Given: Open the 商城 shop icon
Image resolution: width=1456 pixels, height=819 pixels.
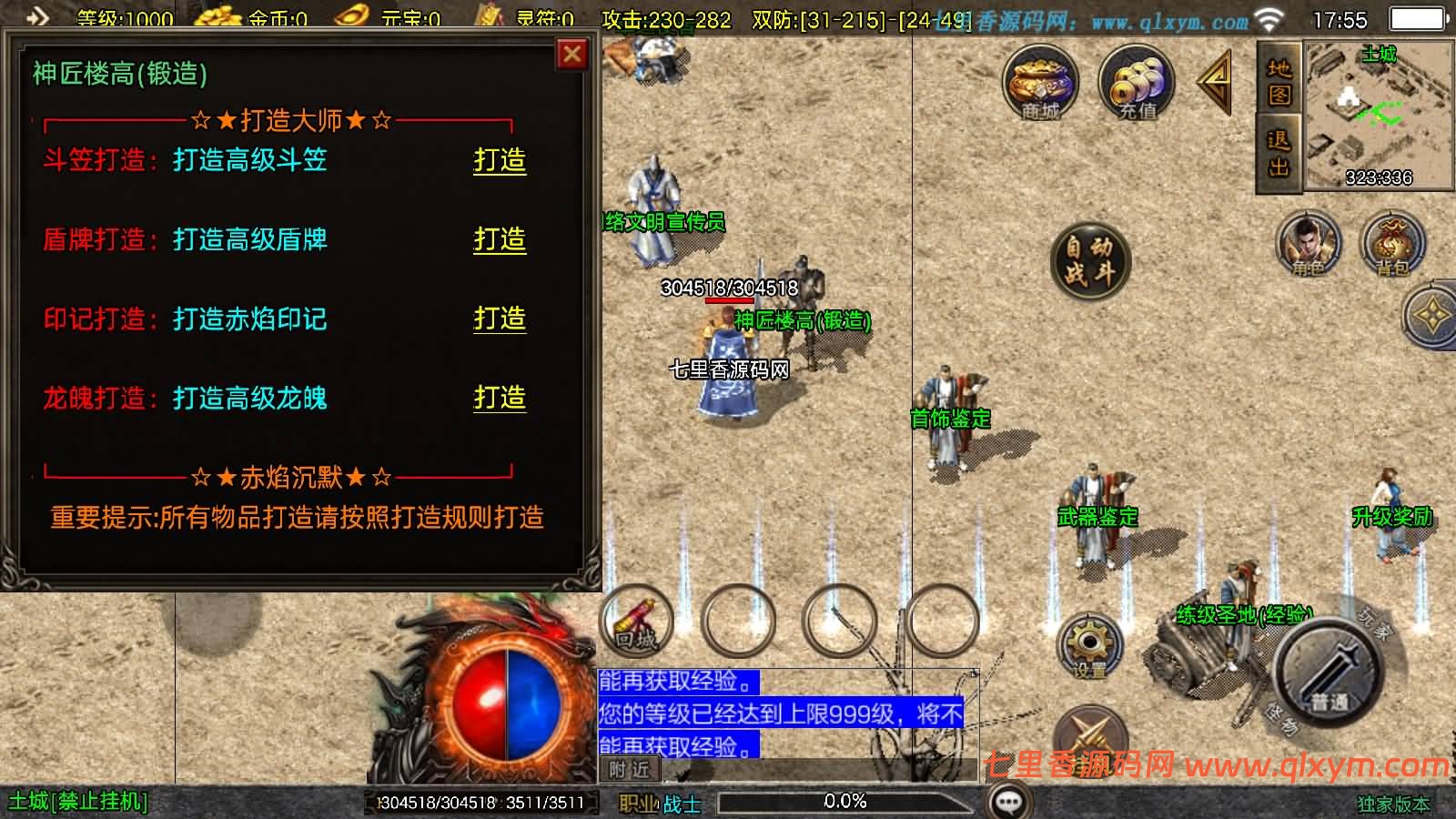Looking at the screenshot, I should coord(1040,84).
